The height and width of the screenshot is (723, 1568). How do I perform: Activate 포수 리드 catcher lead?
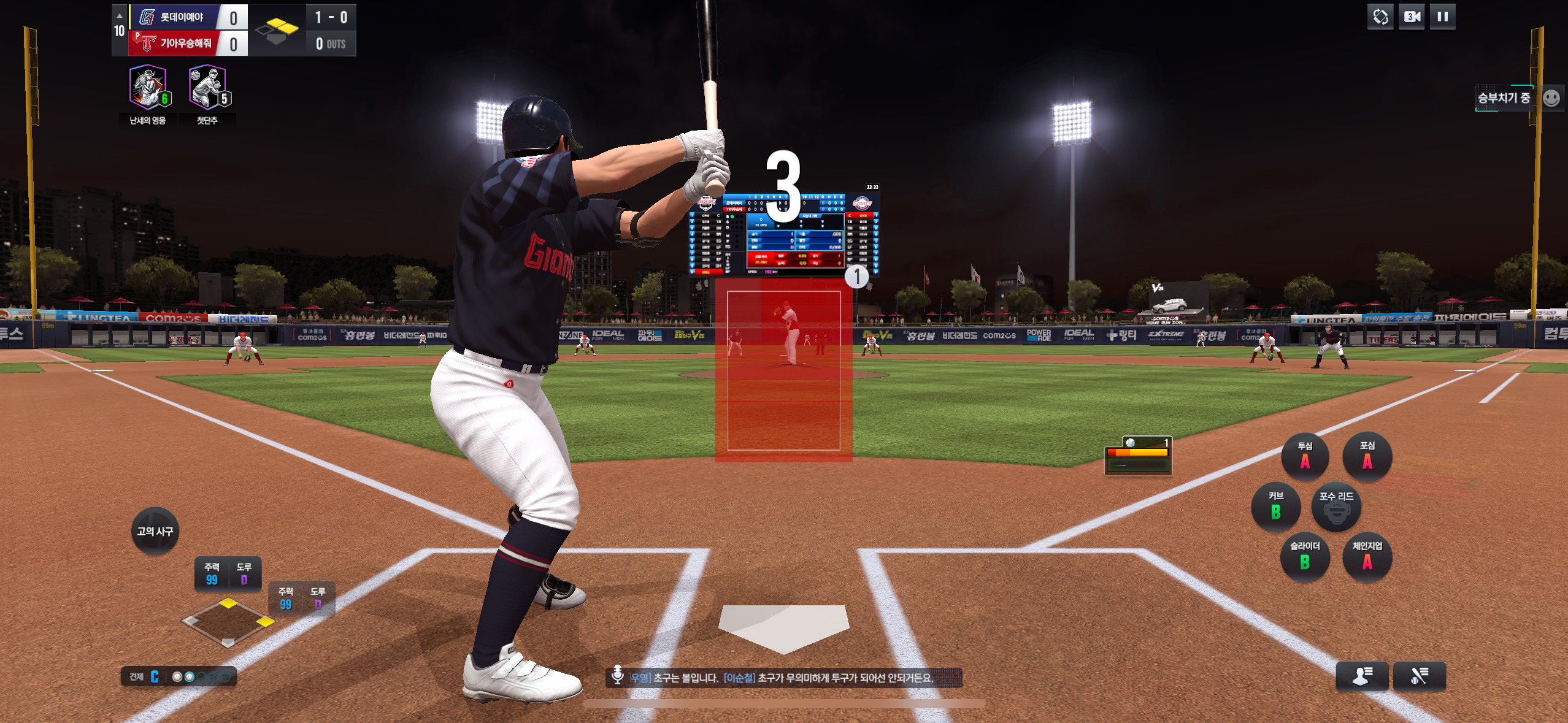coord(1336,507)
